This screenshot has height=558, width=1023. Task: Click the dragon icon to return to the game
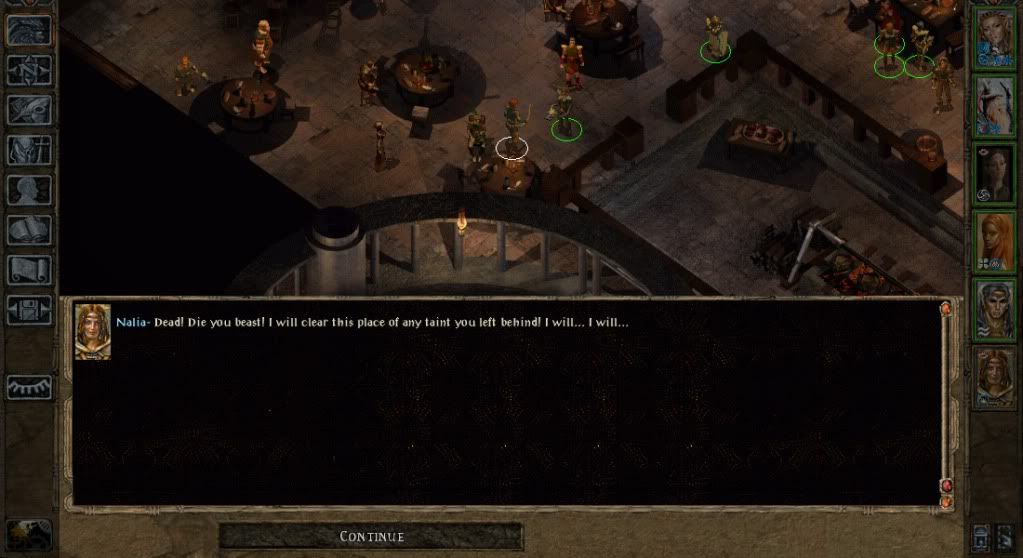click(29, 30)
